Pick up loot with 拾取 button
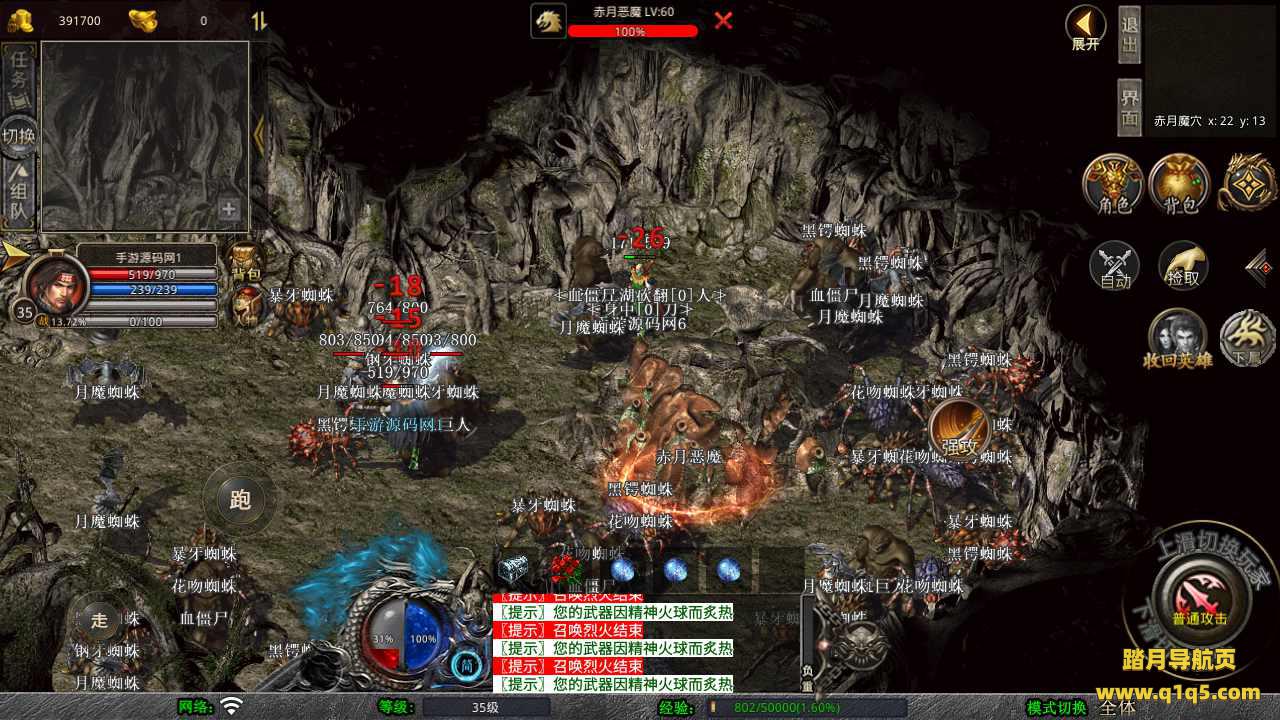 coord(1183,266)
